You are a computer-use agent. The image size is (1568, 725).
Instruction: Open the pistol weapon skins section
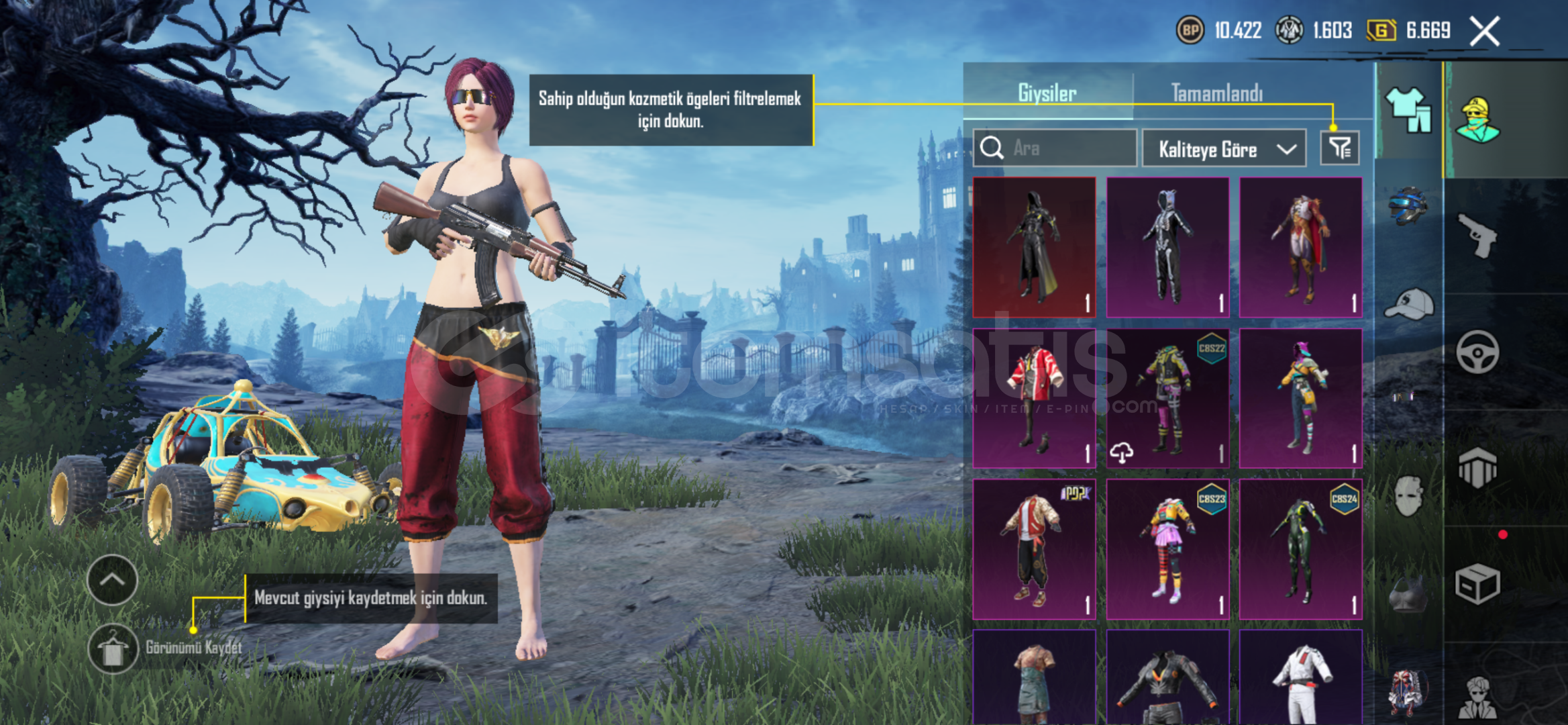[x=1477, y=235]
